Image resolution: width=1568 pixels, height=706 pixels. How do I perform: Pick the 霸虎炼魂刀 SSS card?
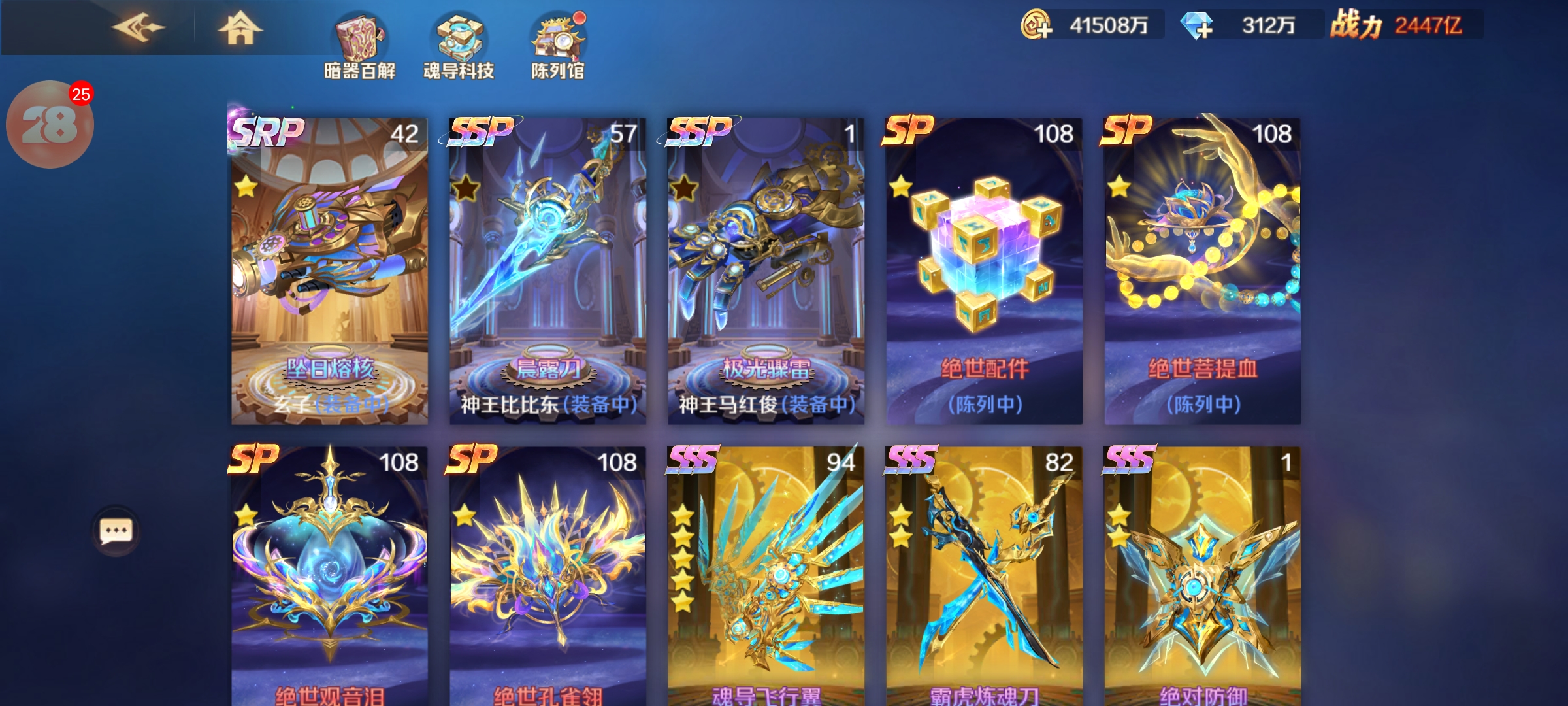984,575
